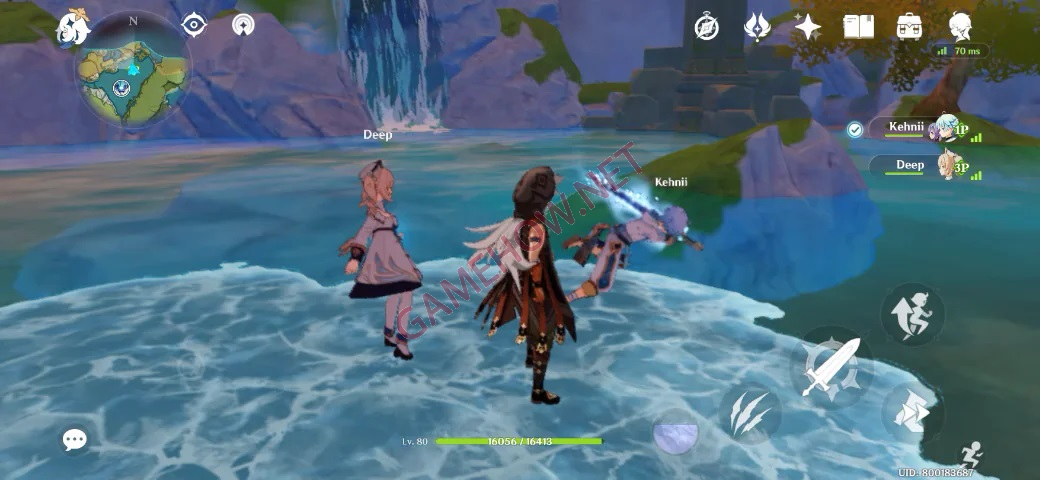The height and width of the screenshot is (480, 1040).
Task: Open the Wish sparkle star icon
Action: [x=807, y=27]
